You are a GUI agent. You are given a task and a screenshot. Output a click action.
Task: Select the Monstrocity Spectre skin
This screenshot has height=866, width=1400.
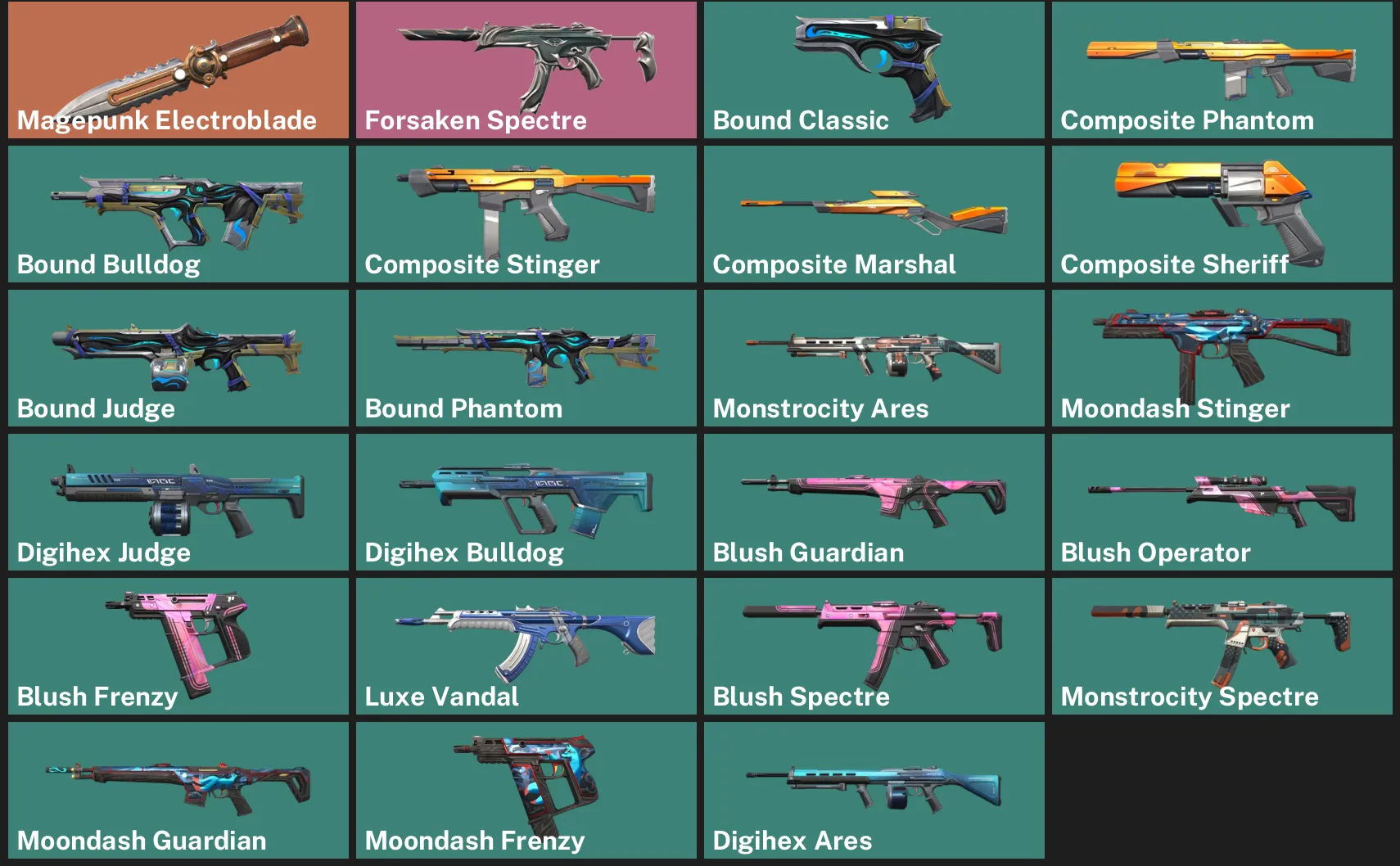(x=1221, y=646)
